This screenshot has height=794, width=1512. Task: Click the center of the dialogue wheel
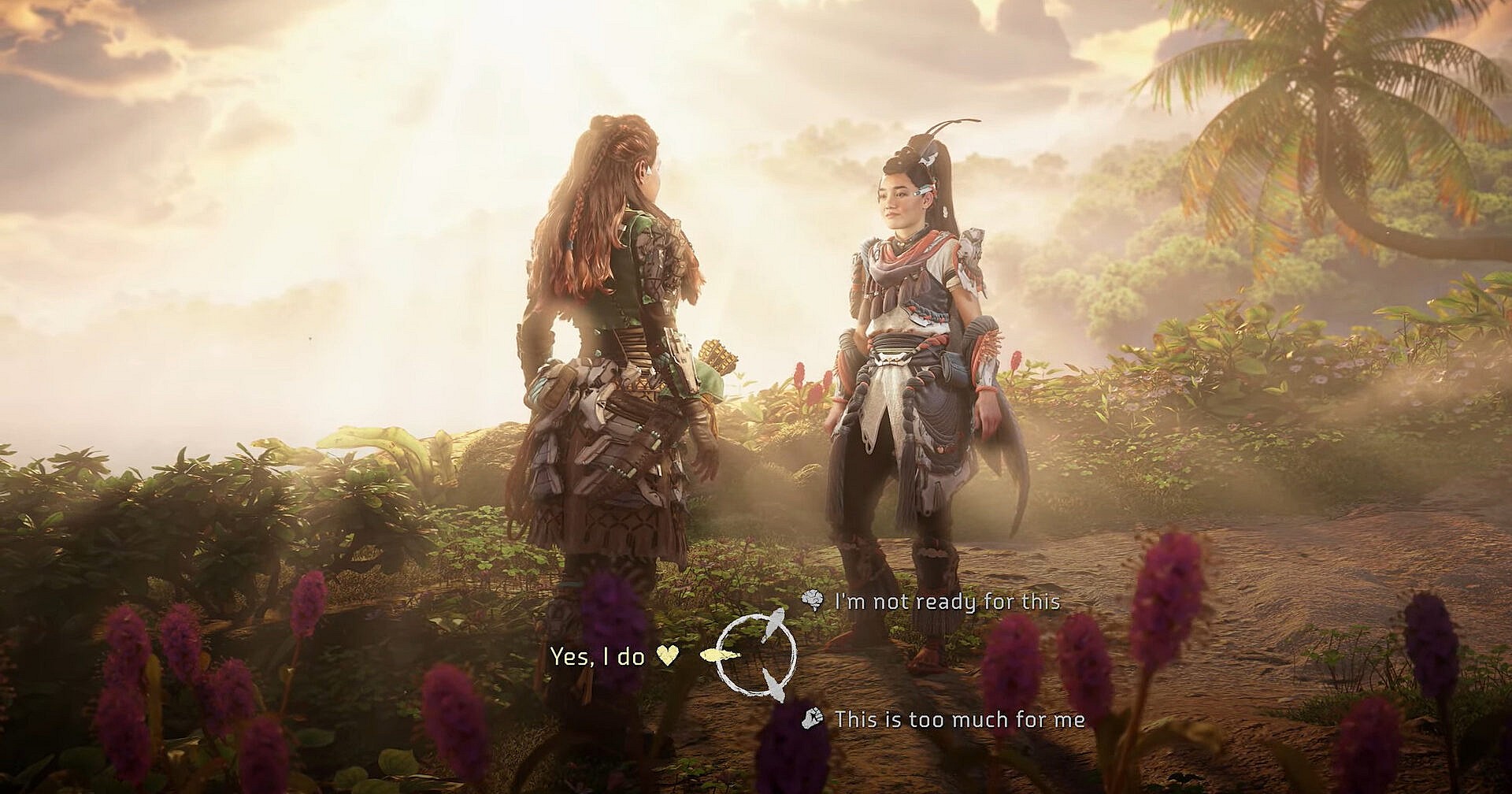click(x=756, y=655)
